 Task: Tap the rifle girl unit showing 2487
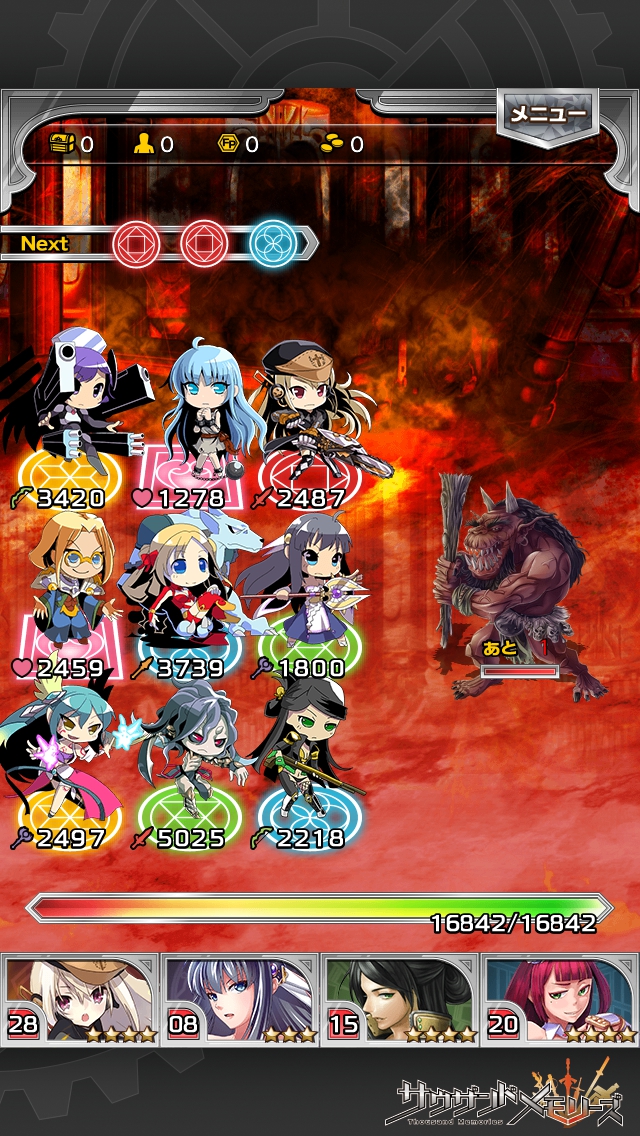click(305, 420)
